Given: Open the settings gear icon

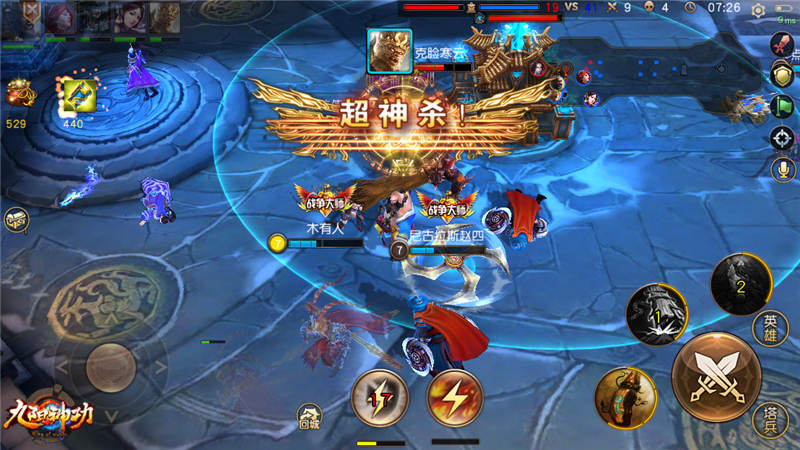Looking at the screenshot, I should [x=759, y=9].
